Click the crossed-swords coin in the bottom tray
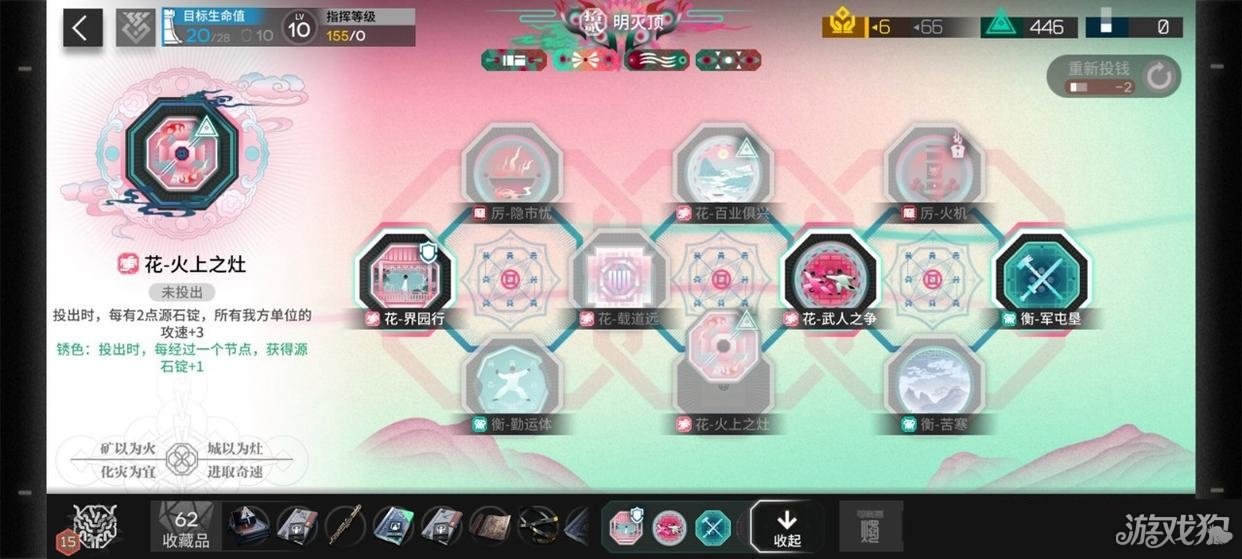1242x559 pixels. coord(713,526)
